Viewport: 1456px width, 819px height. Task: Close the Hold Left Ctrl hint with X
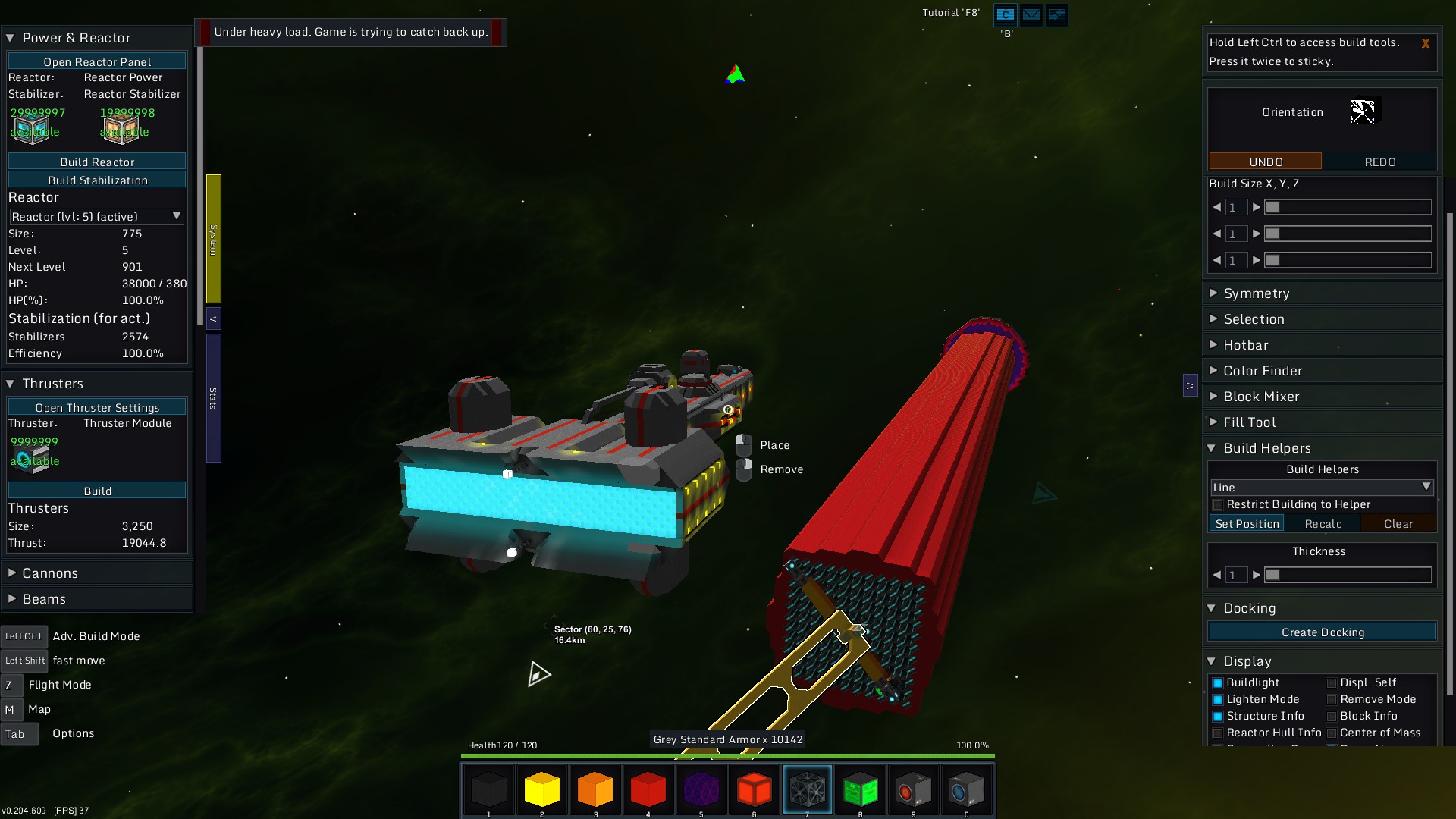[x=1426, y=43]
